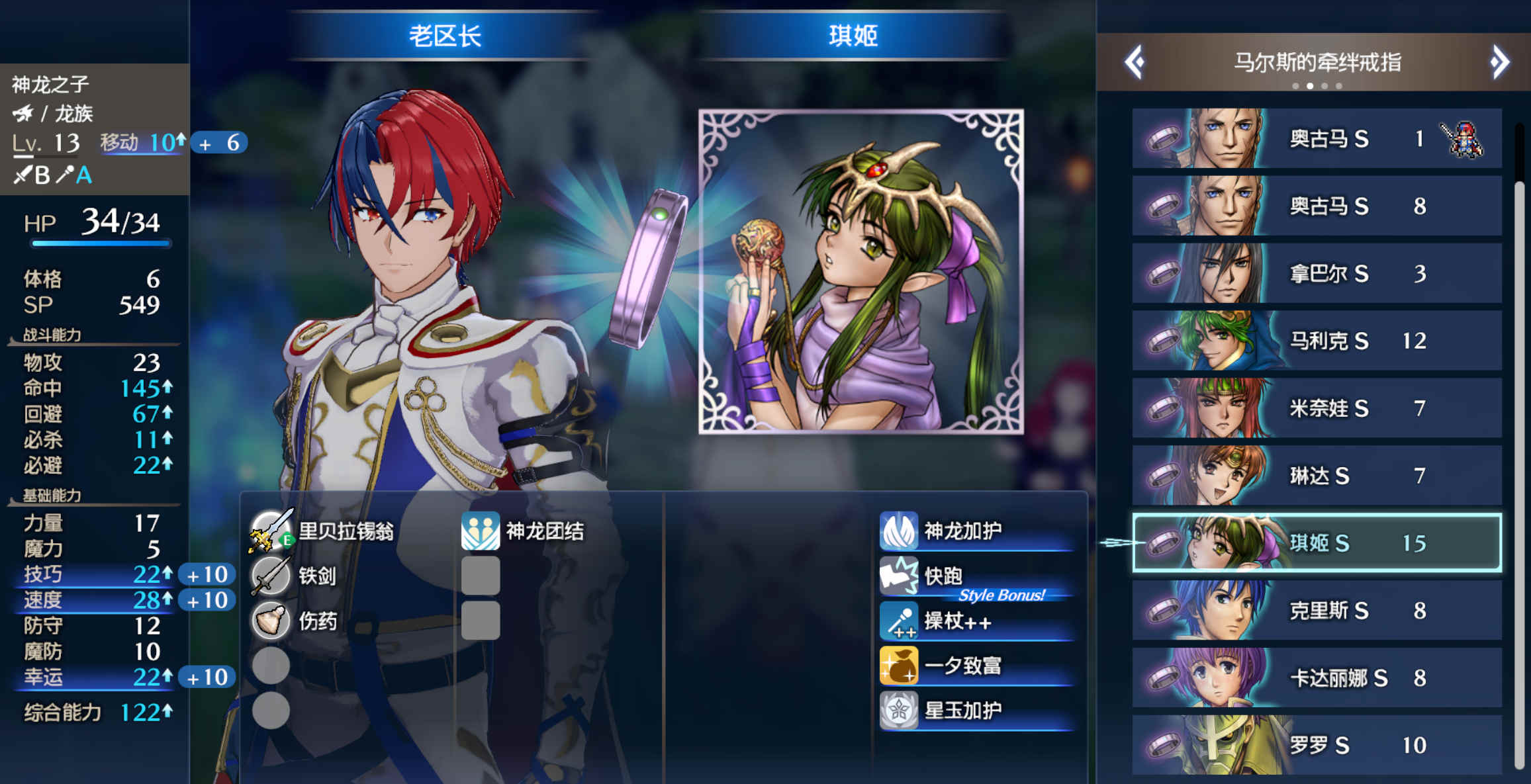Click the right arrow for next ring page
This screenshot has height=784, width=1531.
pyautogui.click(x=1499, y=62)
